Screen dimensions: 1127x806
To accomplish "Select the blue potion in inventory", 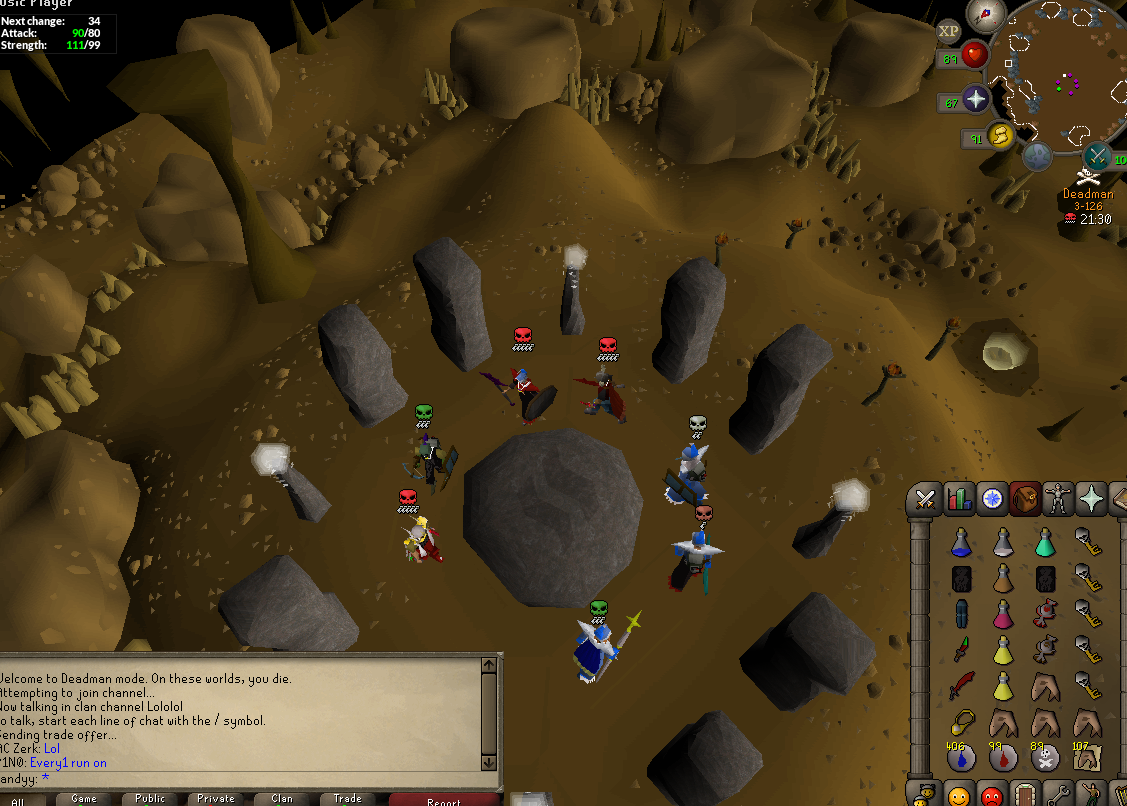I will (960, 543).
